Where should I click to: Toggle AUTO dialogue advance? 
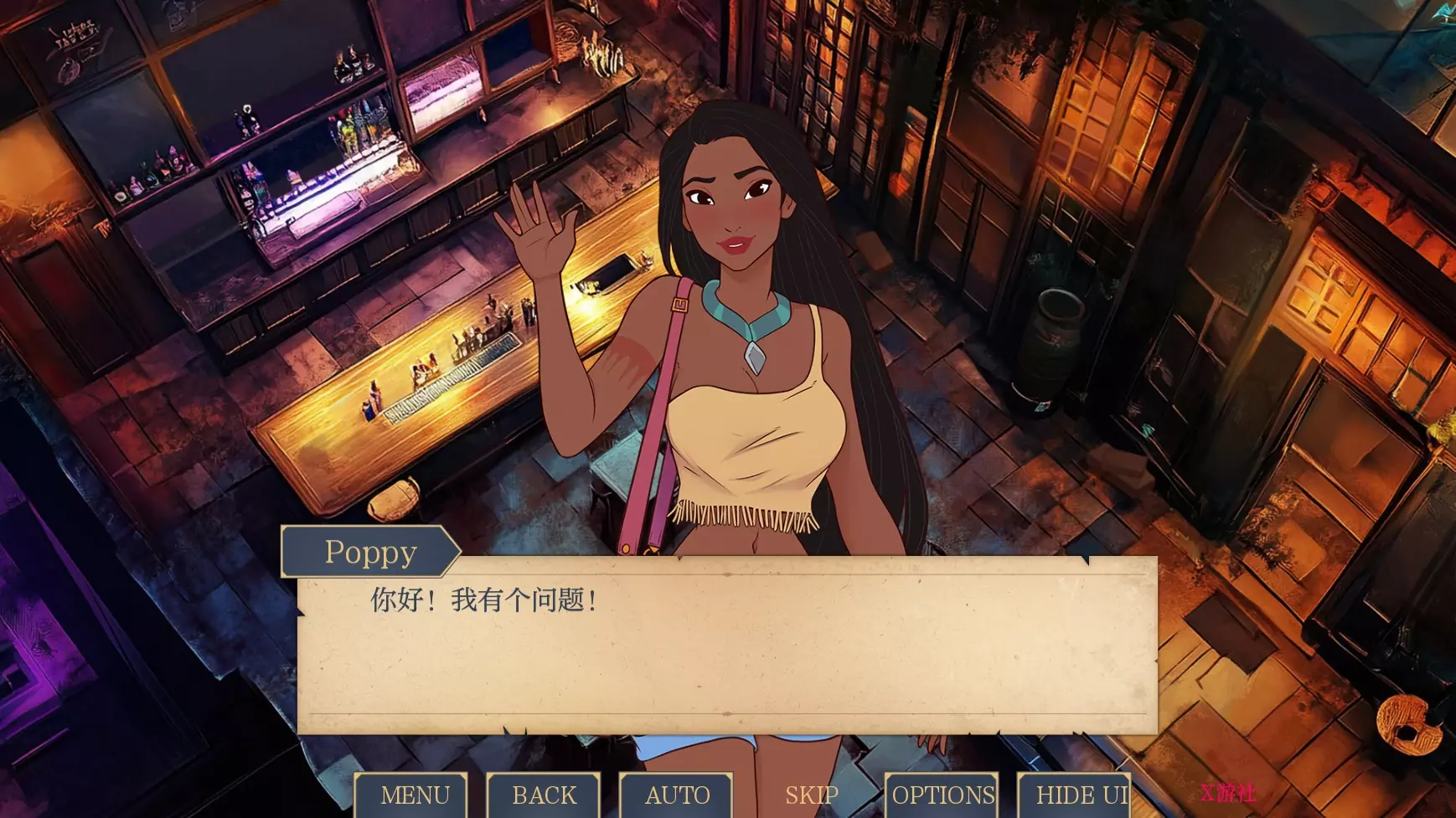[x=677, y=795]
